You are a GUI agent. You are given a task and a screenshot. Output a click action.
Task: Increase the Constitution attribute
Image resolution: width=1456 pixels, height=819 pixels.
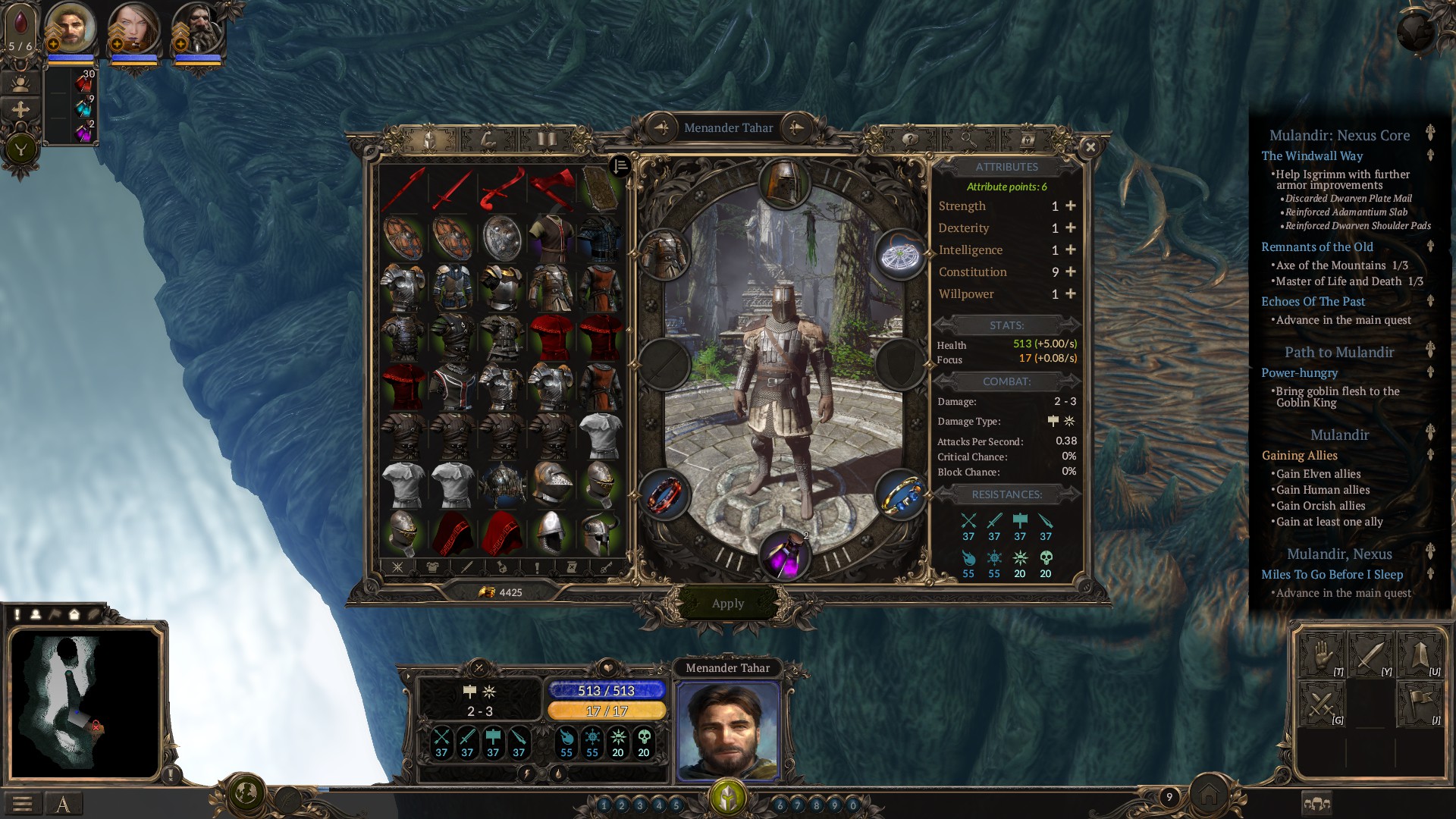pyautogui.click(x=1071, y=272)
